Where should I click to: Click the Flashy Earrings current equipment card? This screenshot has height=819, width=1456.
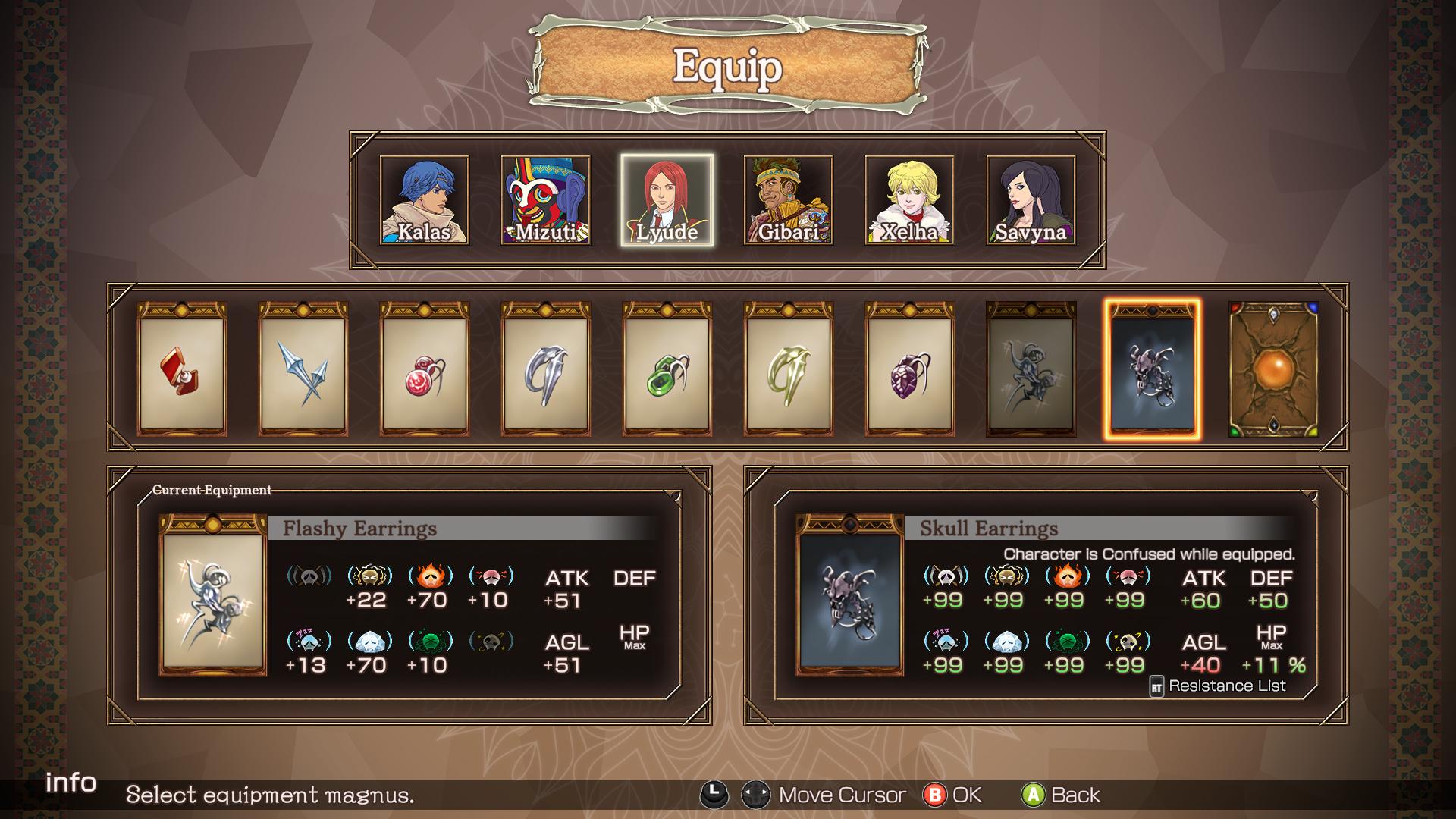click(213, 596)
